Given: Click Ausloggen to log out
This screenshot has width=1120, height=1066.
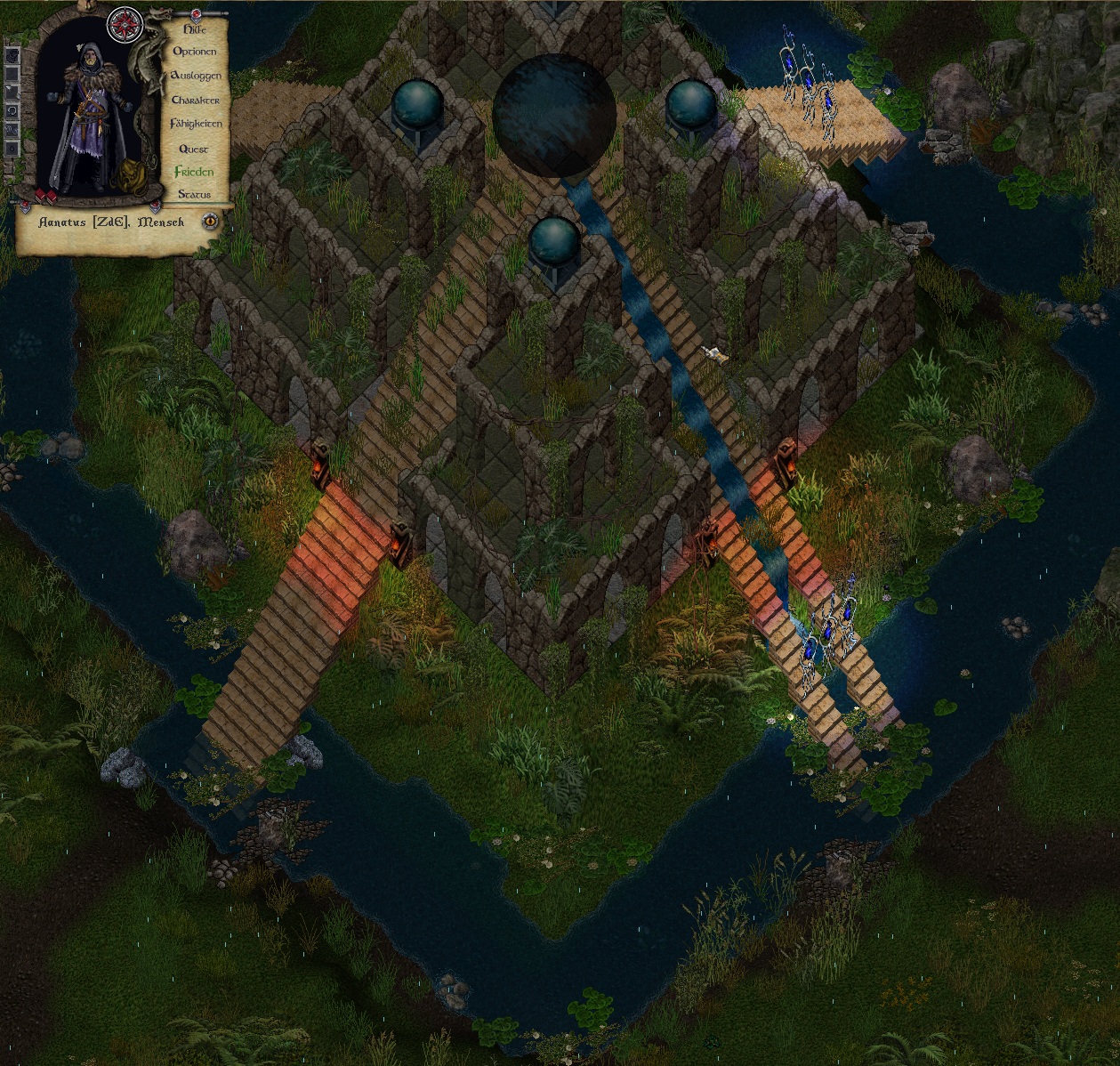Looking at the screenshot, I should (x=195, y=76).
